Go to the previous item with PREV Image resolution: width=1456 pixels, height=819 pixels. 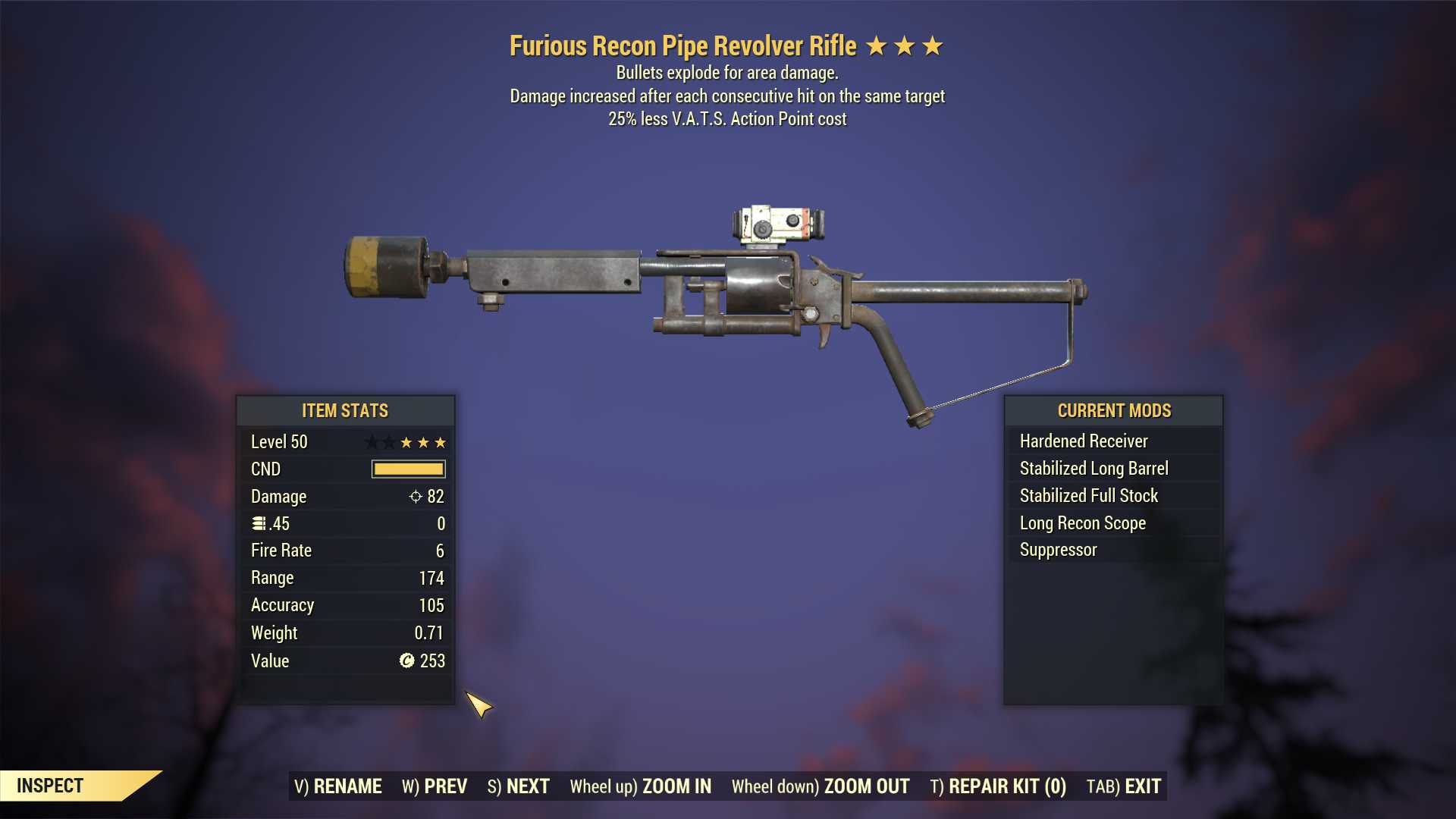(x=435, y=786)
